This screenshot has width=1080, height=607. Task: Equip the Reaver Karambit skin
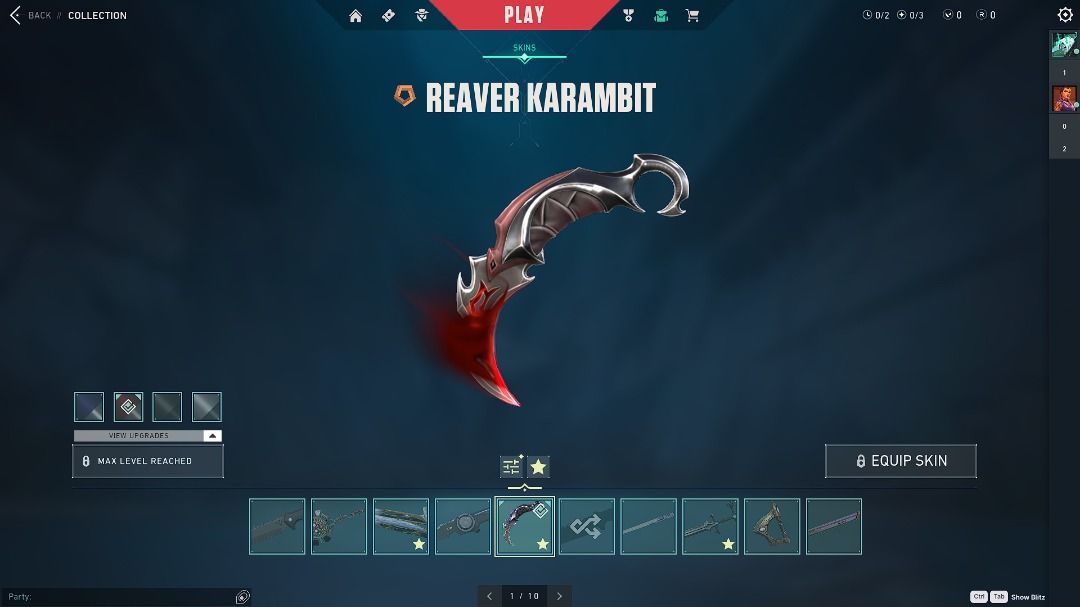[x=900, y=461]
